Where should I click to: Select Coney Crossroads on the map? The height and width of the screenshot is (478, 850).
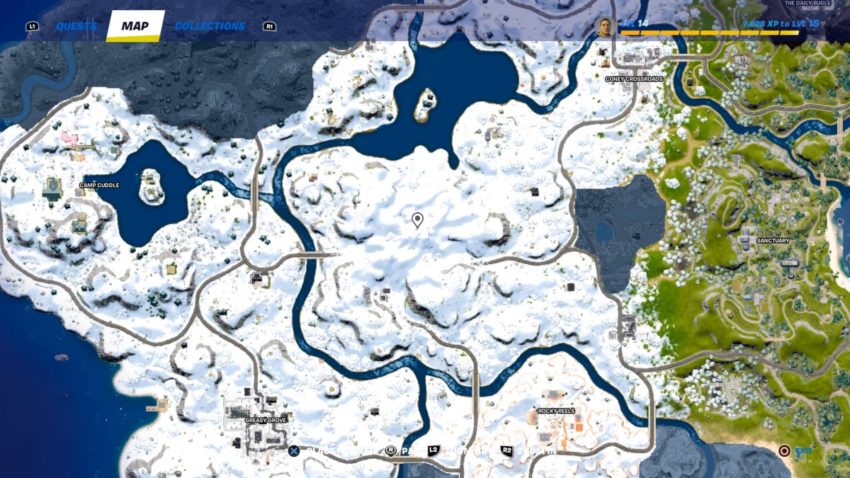click(x=633, y=78)
